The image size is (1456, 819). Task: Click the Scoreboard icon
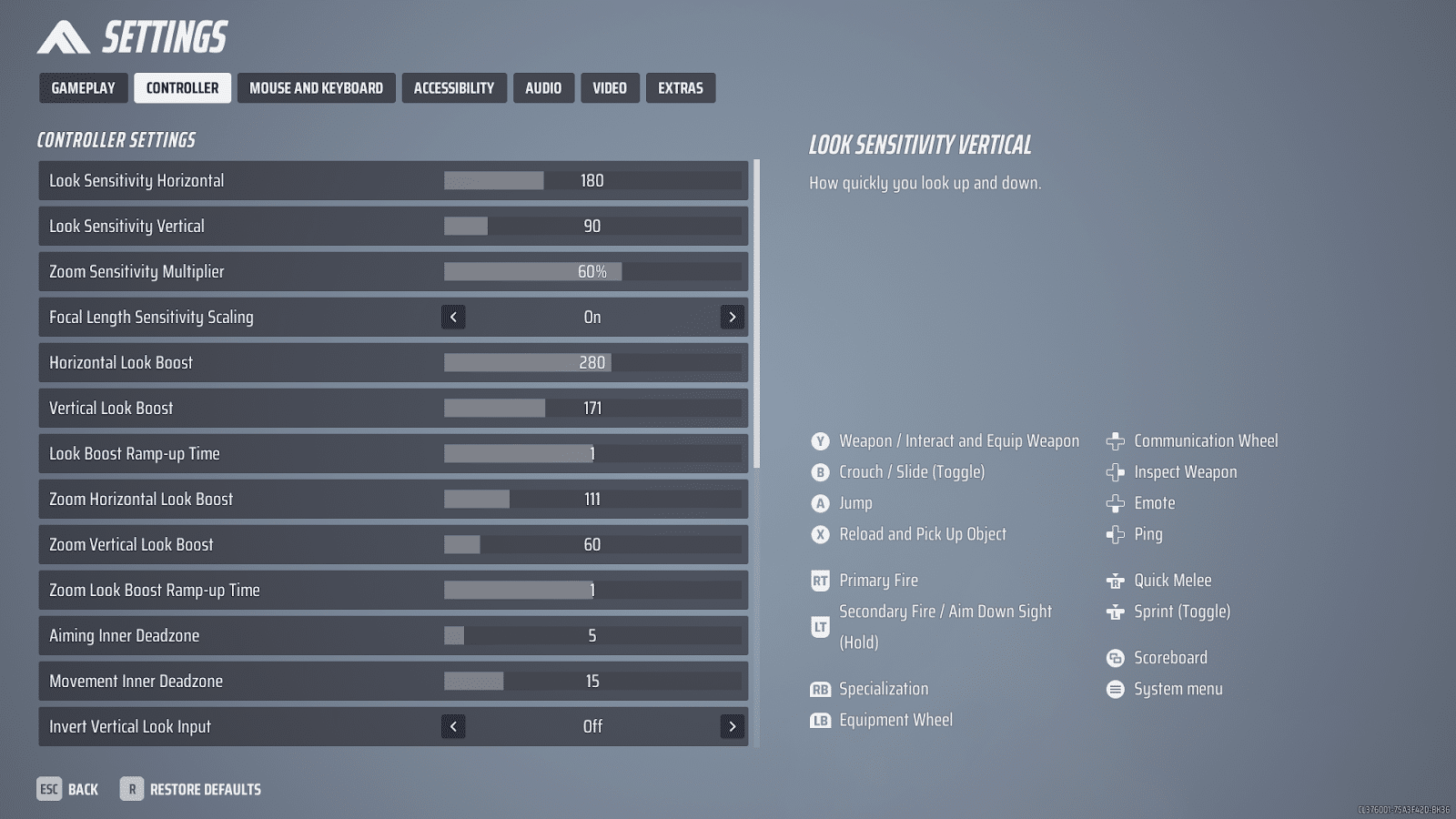pos(1115,657)
